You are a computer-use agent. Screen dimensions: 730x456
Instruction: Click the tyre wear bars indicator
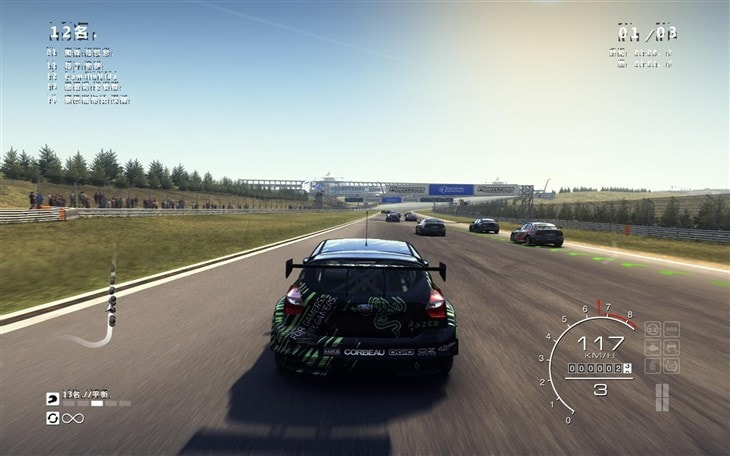click(661, 397)
